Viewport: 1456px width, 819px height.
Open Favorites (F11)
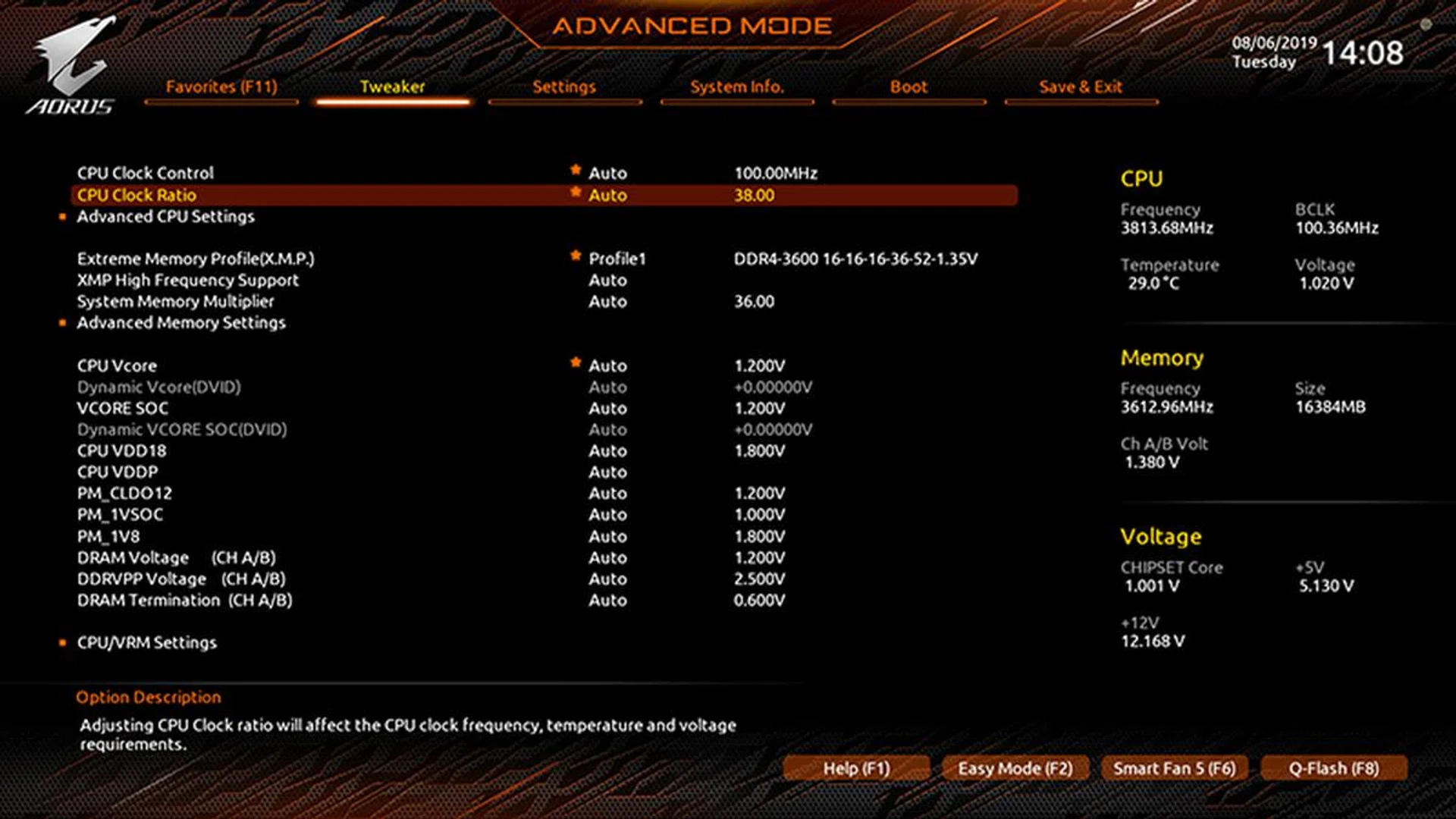(221, 86)
